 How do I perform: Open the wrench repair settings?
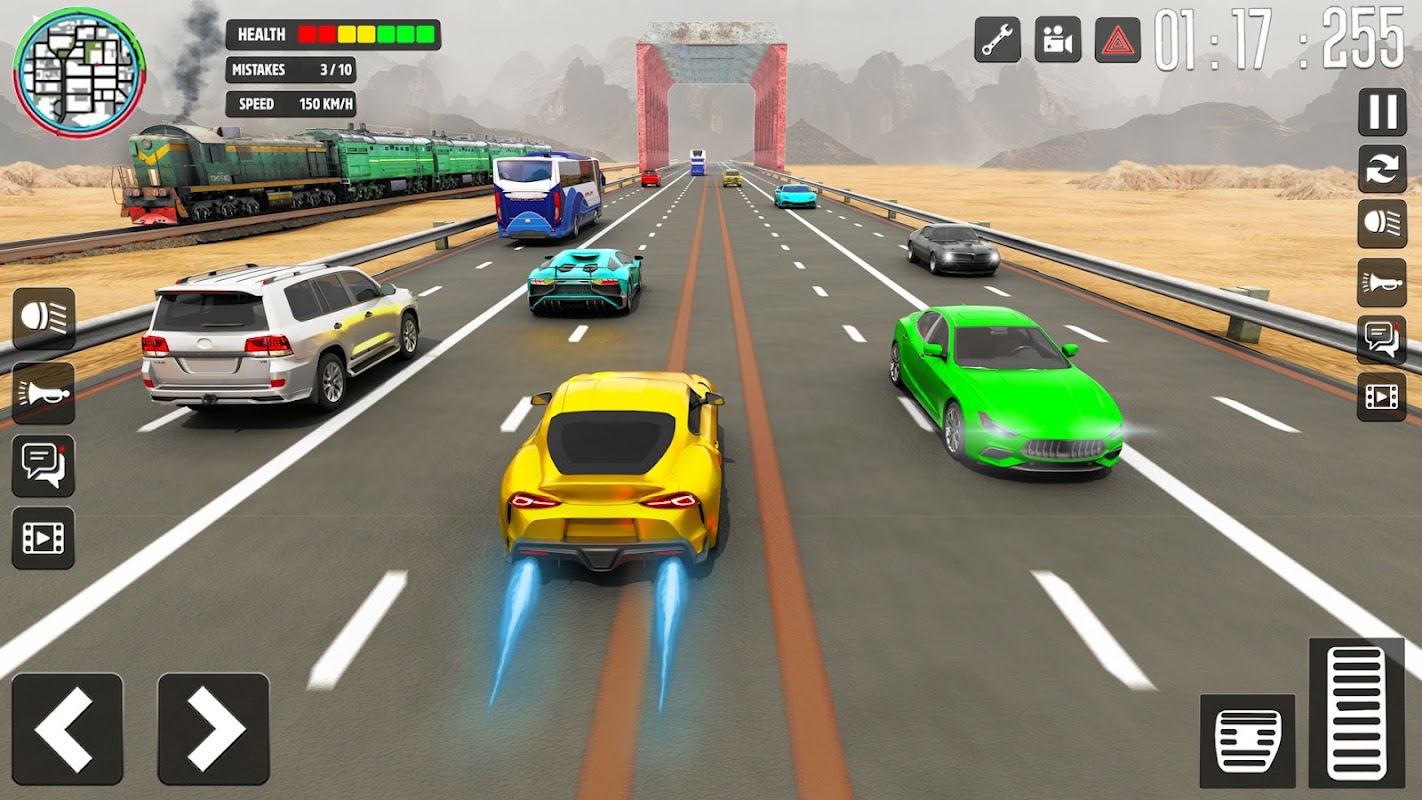pyautogui.click(x=997, y=40)
